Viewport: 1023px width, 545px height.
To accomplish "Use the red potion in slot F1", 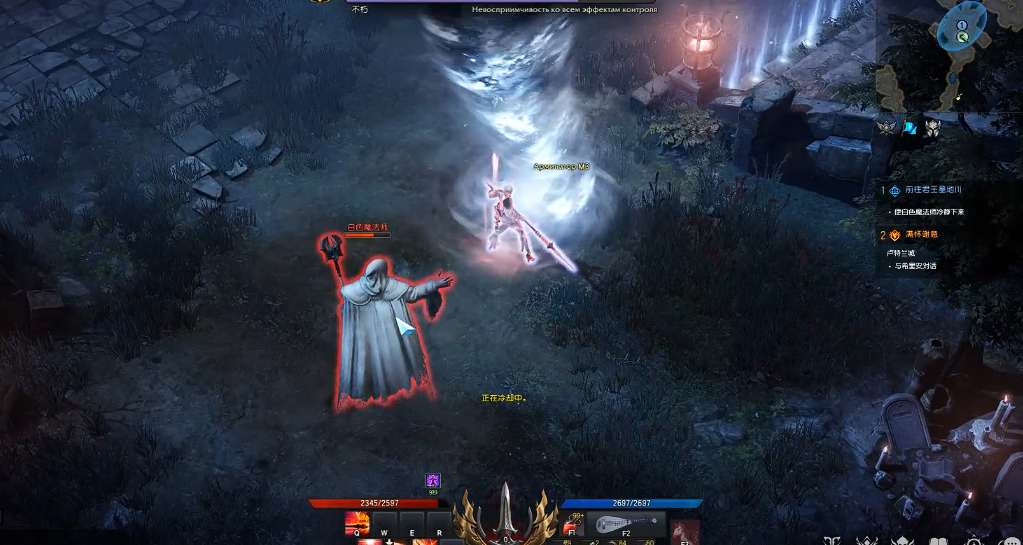I will point(572,524).
